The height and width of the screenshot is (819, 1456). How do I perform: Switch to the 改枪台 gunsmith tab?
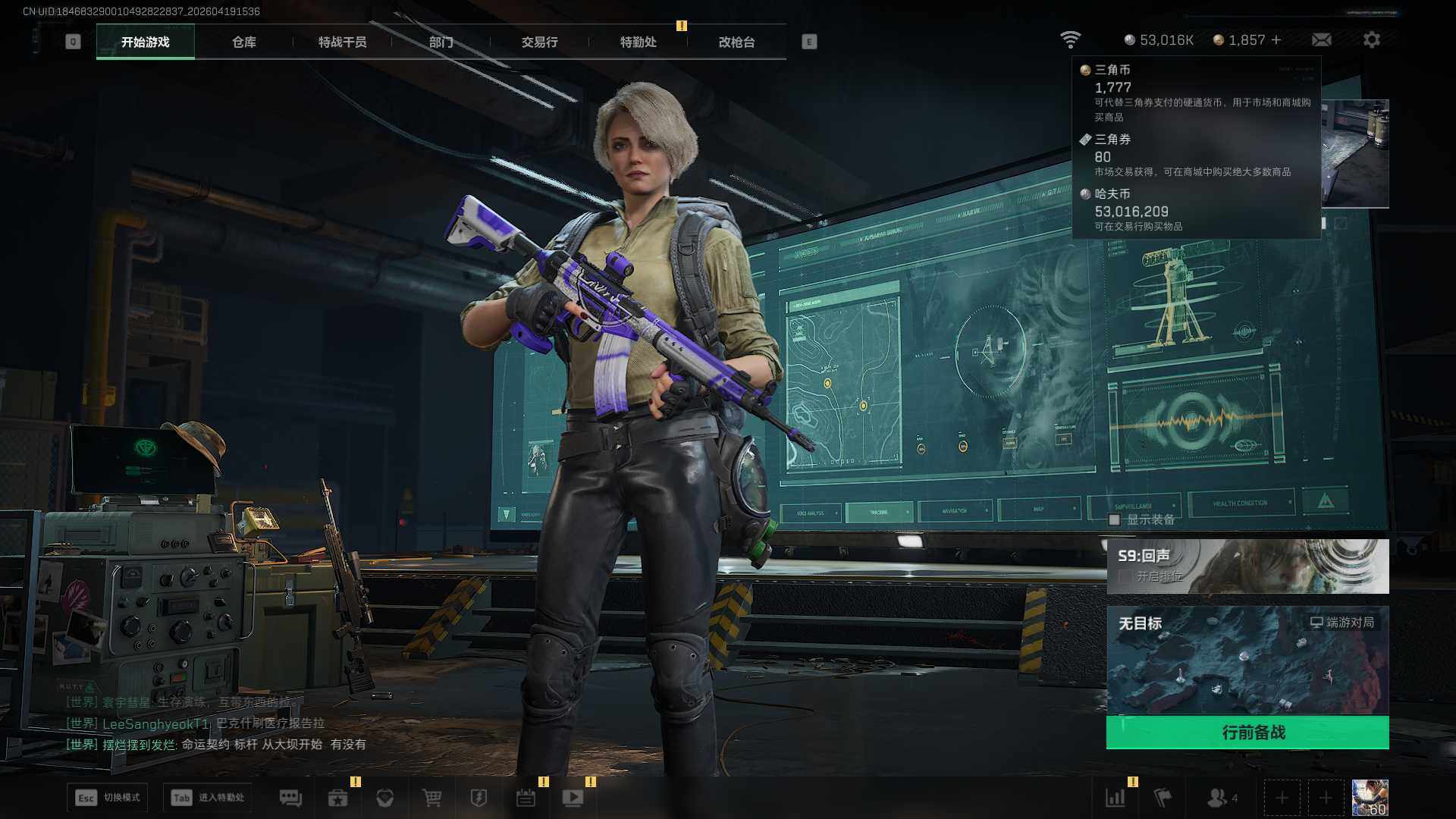pyautogui.click(x=736, y=42)
